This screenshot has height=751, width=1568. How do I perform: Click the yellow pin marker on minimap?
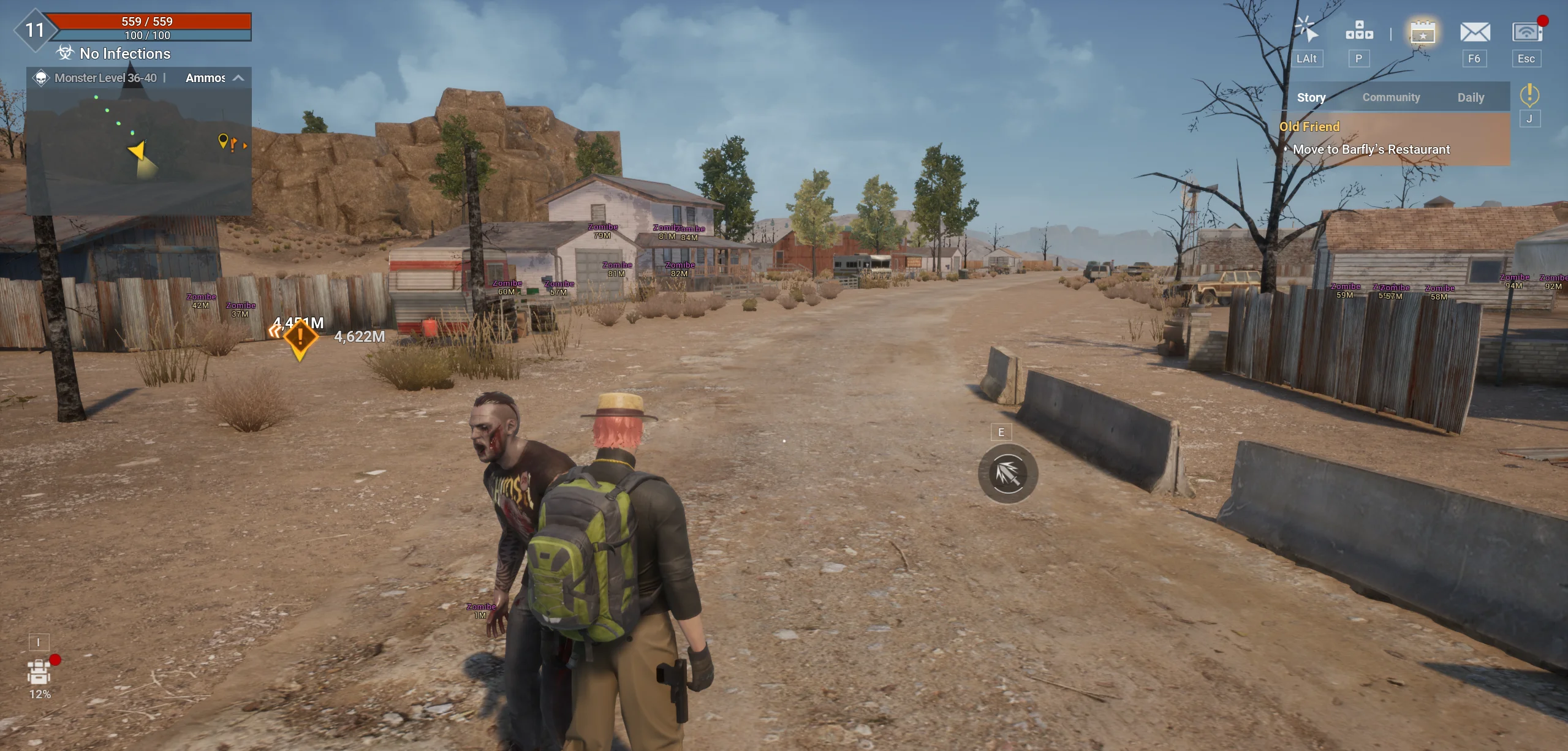coord(223,141)
